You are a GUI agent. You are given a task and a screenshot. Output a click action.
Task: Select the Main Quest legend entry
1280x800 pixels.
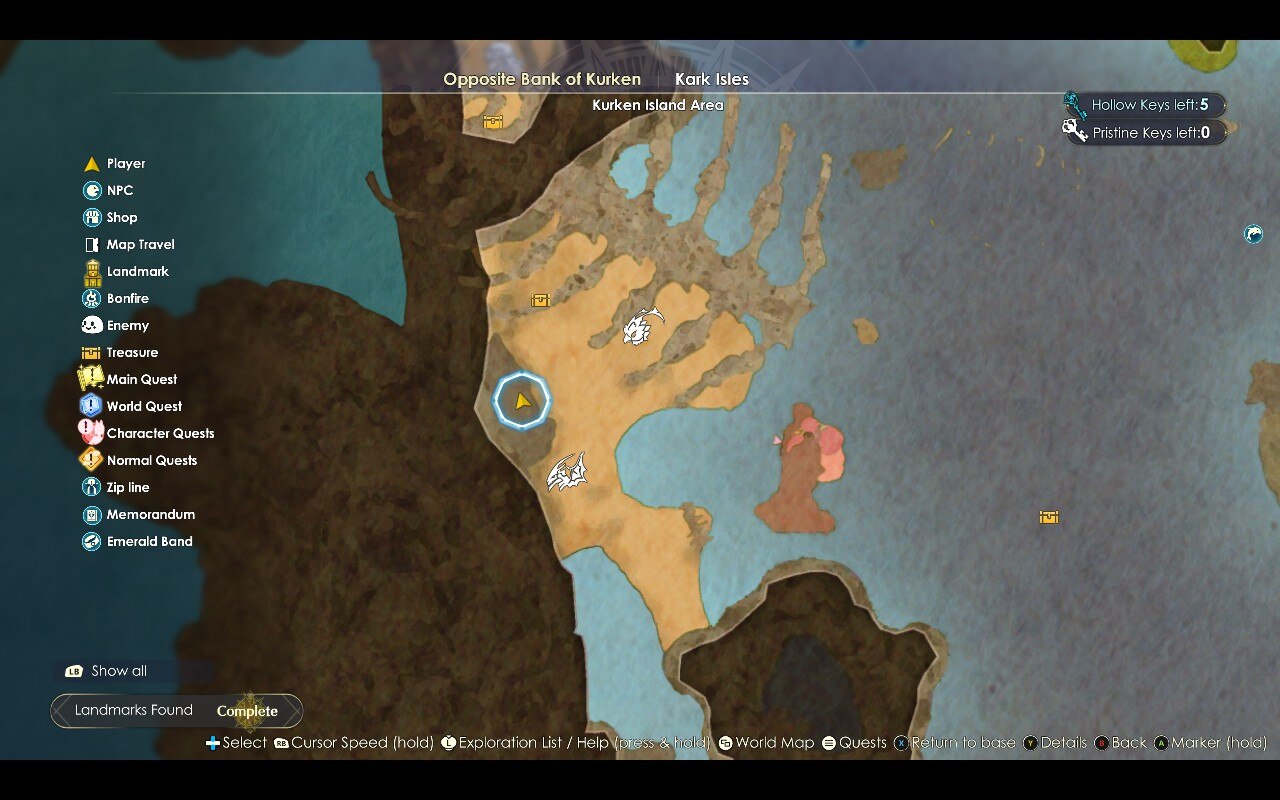(x=141, y=379)
